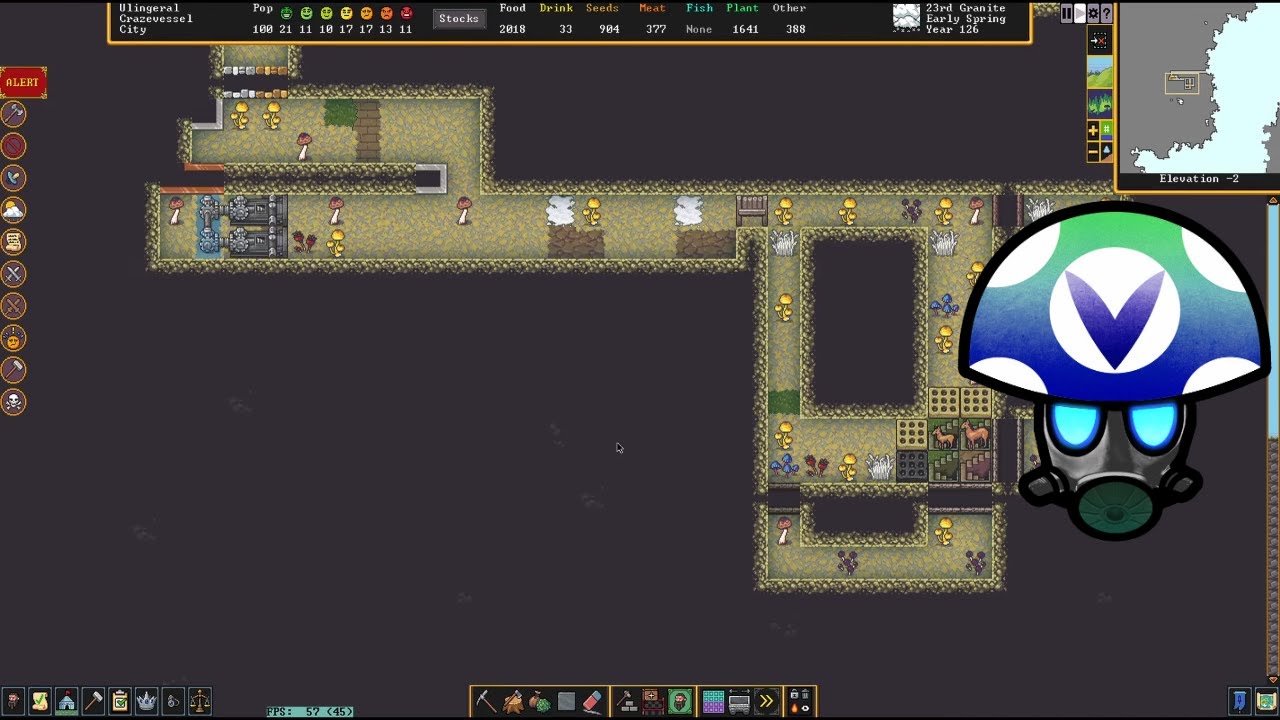Pause the game with the pause button

point(1066,13)
